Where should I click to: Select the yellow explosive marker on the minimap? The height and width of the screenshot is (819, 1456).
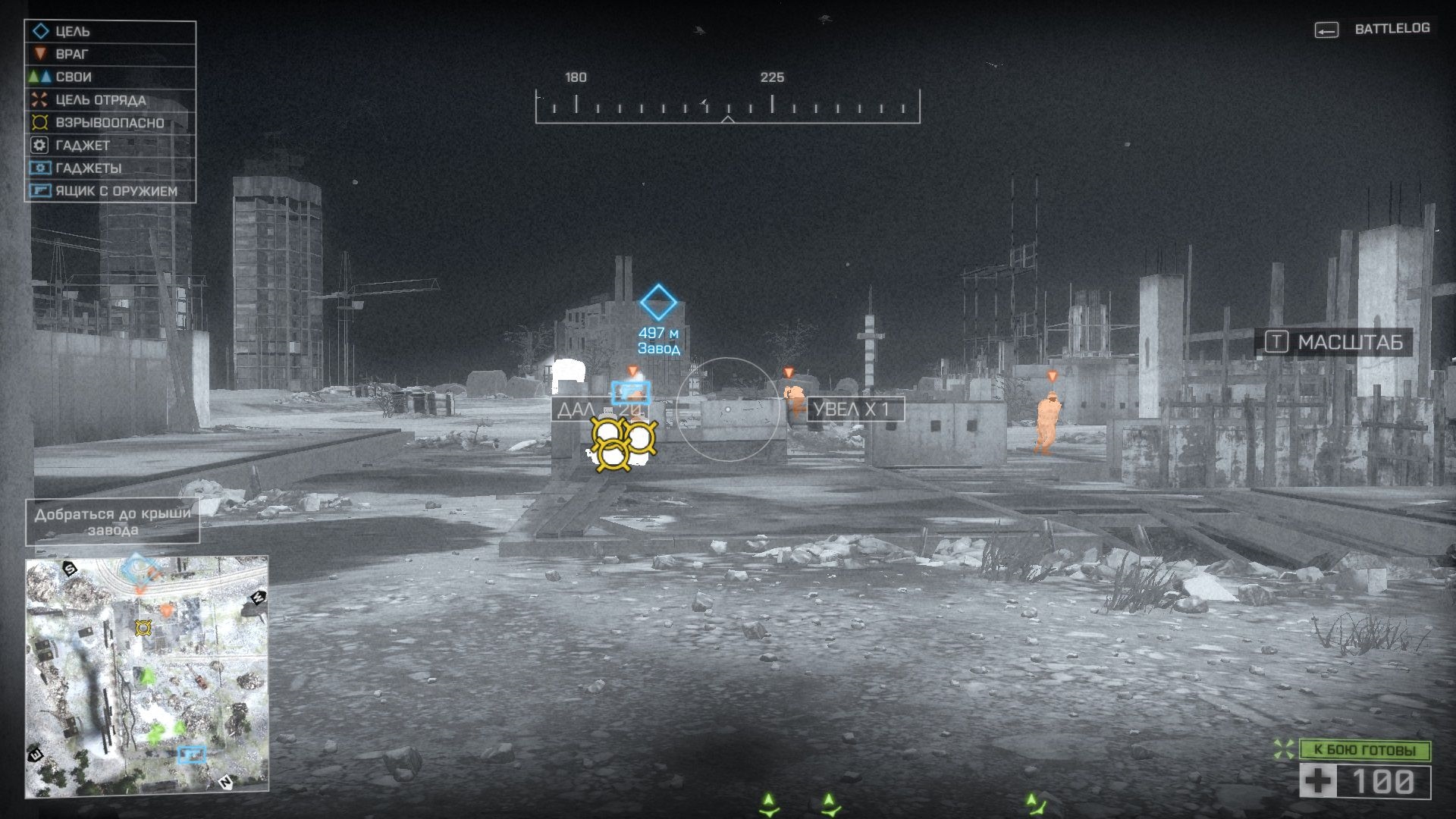click(x=143, y=627)
